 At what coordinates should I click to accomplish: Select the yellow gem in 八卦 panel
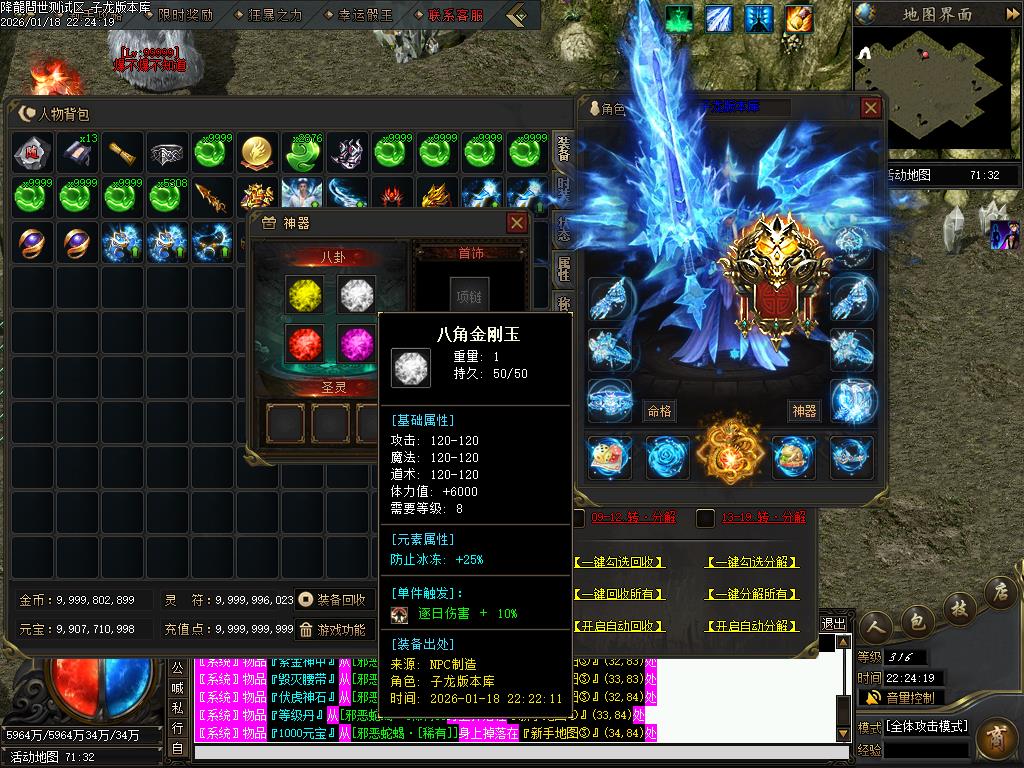click(303, 294)
